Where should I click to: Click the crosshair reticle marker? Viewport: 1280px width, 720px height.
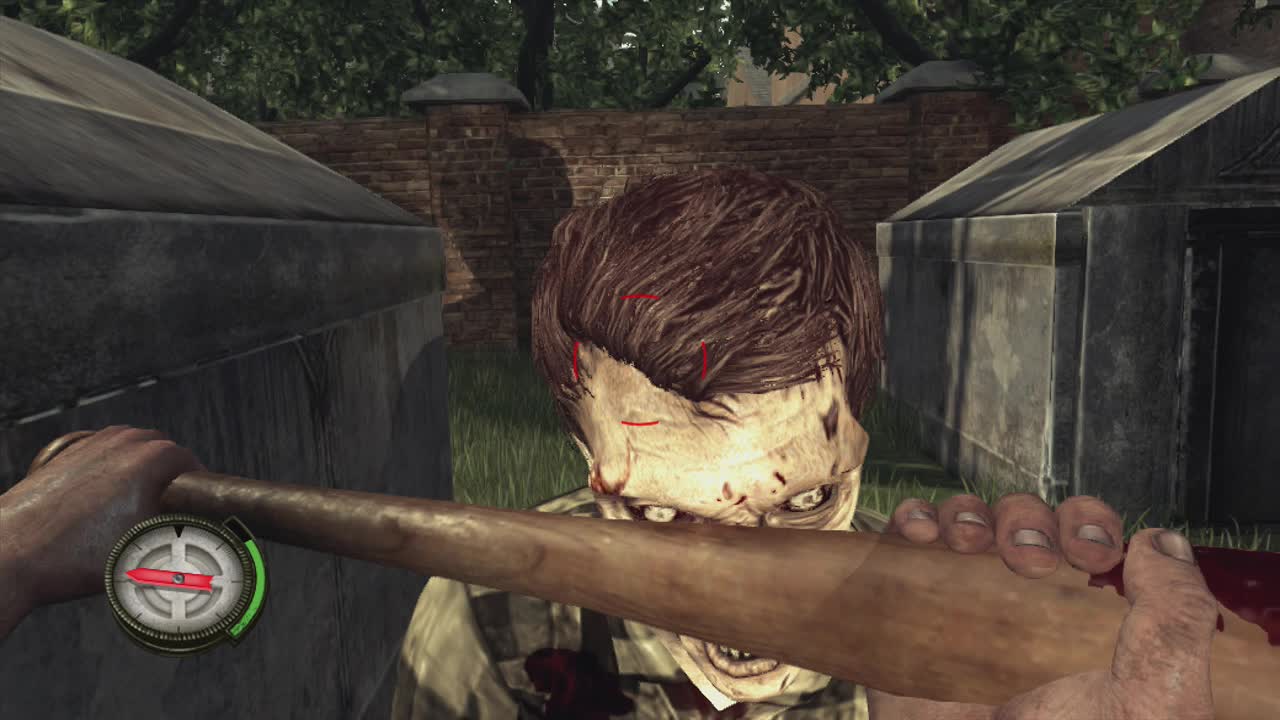[x=640, y=360]
